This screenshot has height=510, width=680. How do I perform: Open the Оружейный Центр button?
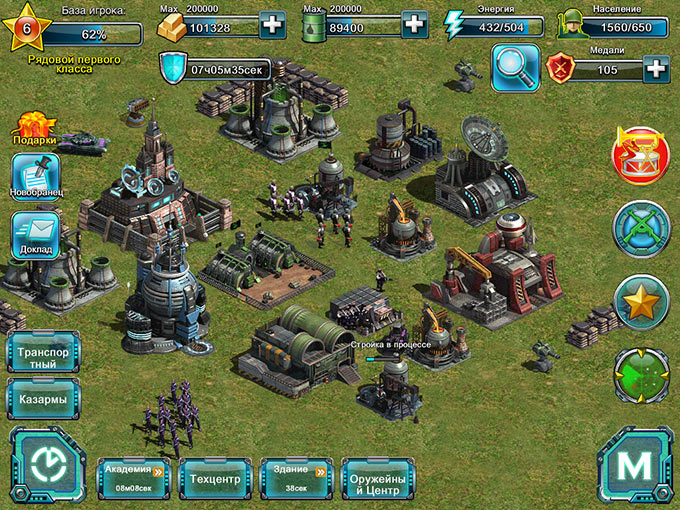coord(377,479)
